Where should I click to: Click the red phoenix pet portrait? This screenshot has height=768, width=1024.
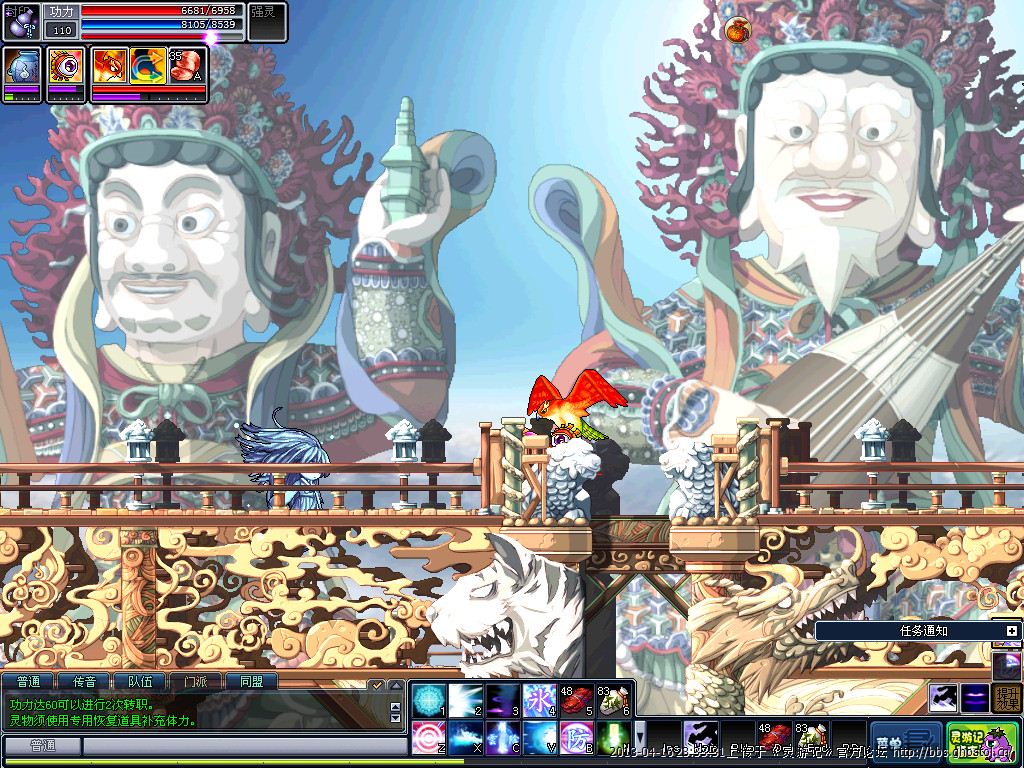[x=108, y=65]
